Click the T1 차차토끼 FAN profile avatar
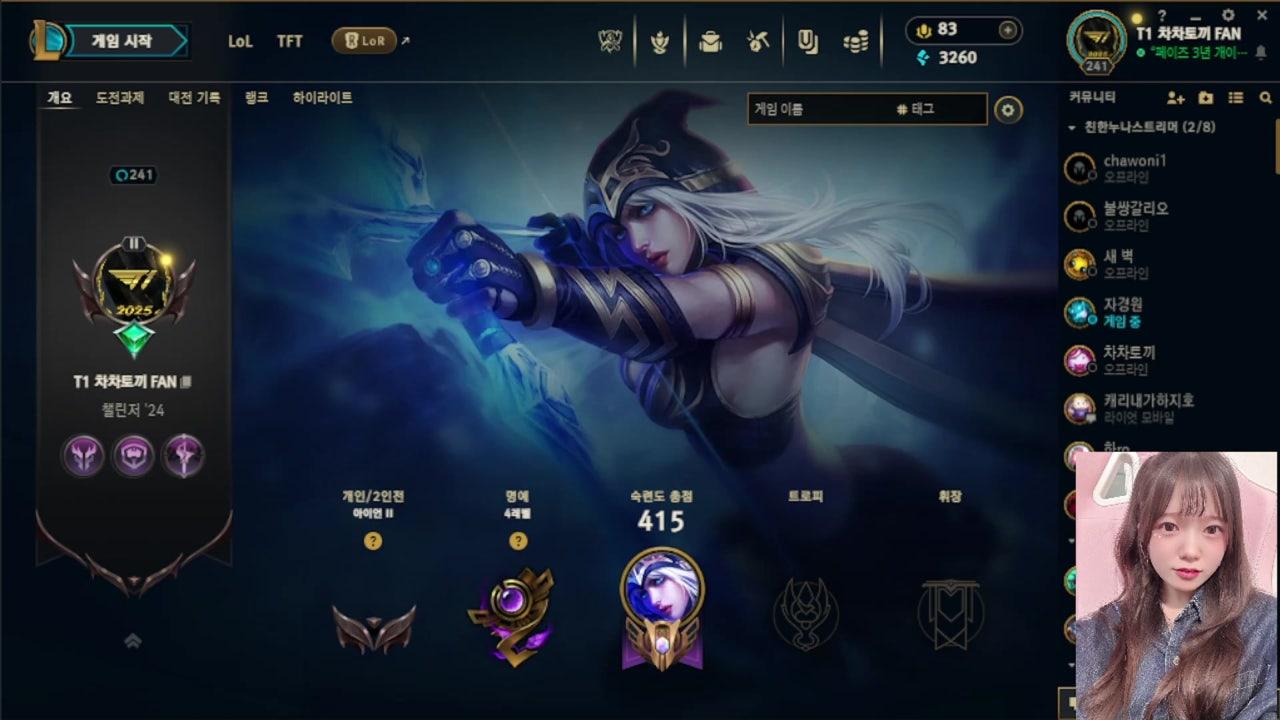The height and width of the screenshot is (720, 1280). [1096, 40]
